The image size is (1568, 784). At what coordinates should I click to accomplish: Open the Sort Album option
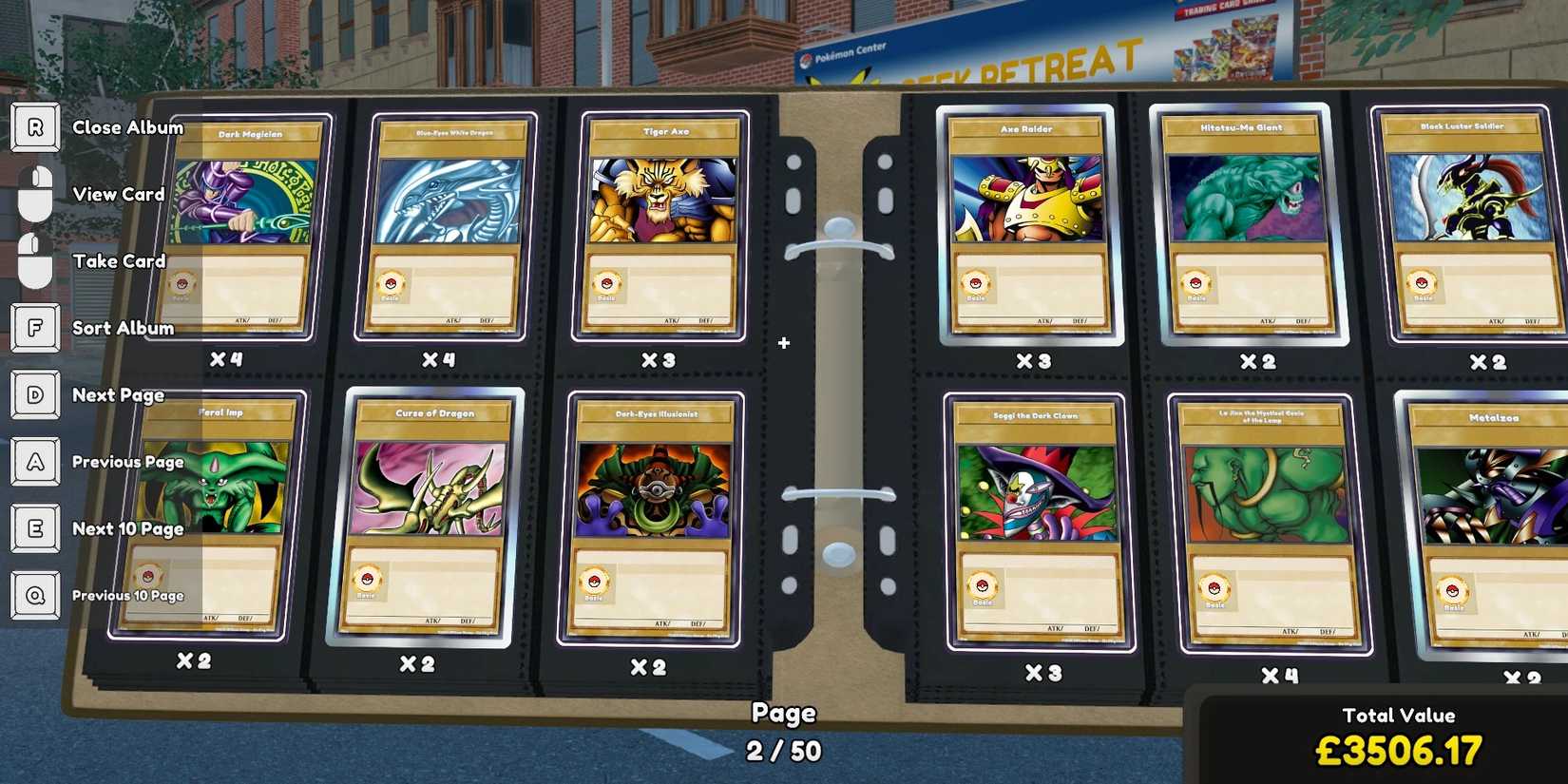[x=123, y=328]
